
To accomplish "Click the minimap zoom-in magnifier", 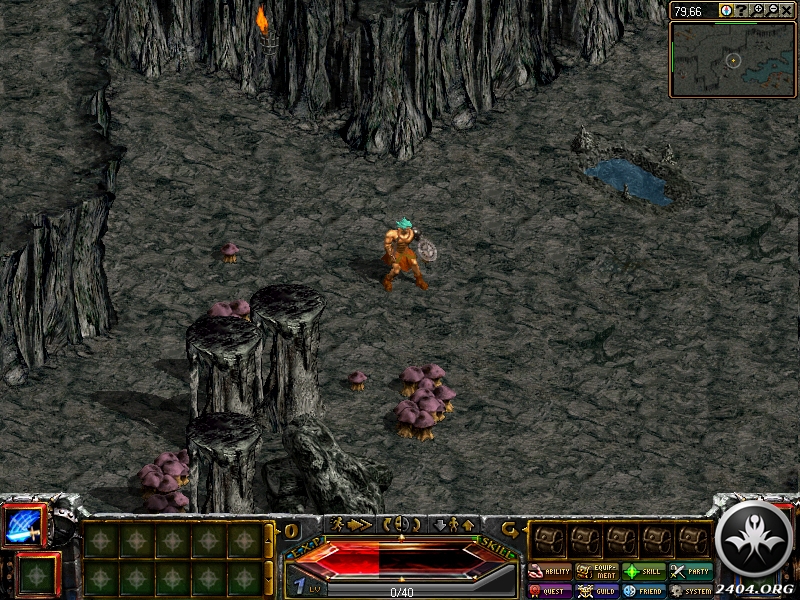I will tap(758, 10).
